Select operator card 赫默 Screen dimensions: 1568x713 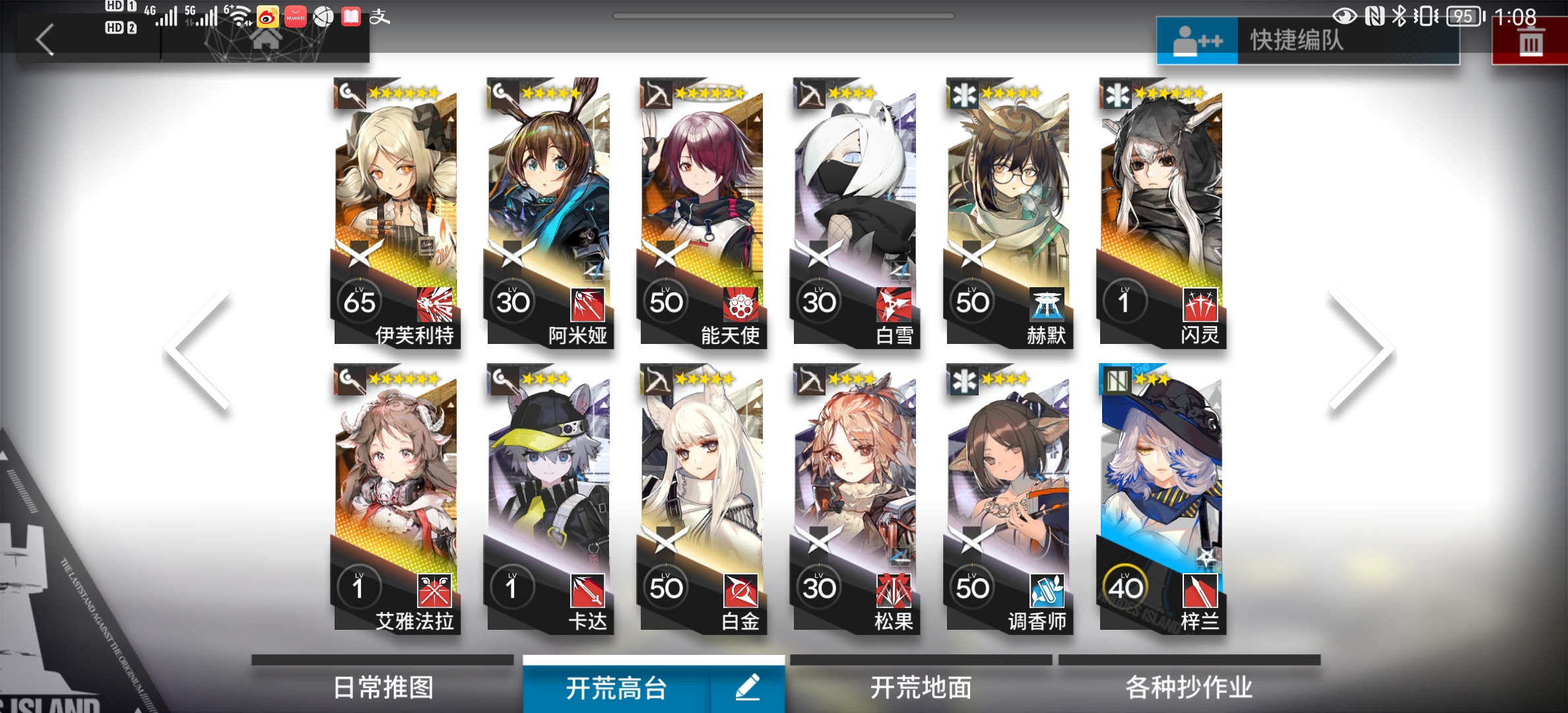[1008, 211]
